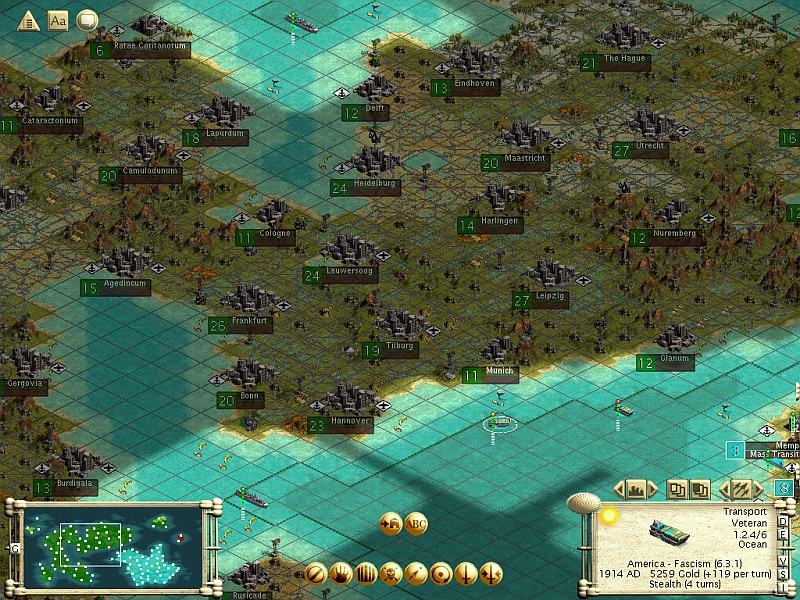Select the diagonal arrow order icon
The image size is (800, 600).
[416, 574]
